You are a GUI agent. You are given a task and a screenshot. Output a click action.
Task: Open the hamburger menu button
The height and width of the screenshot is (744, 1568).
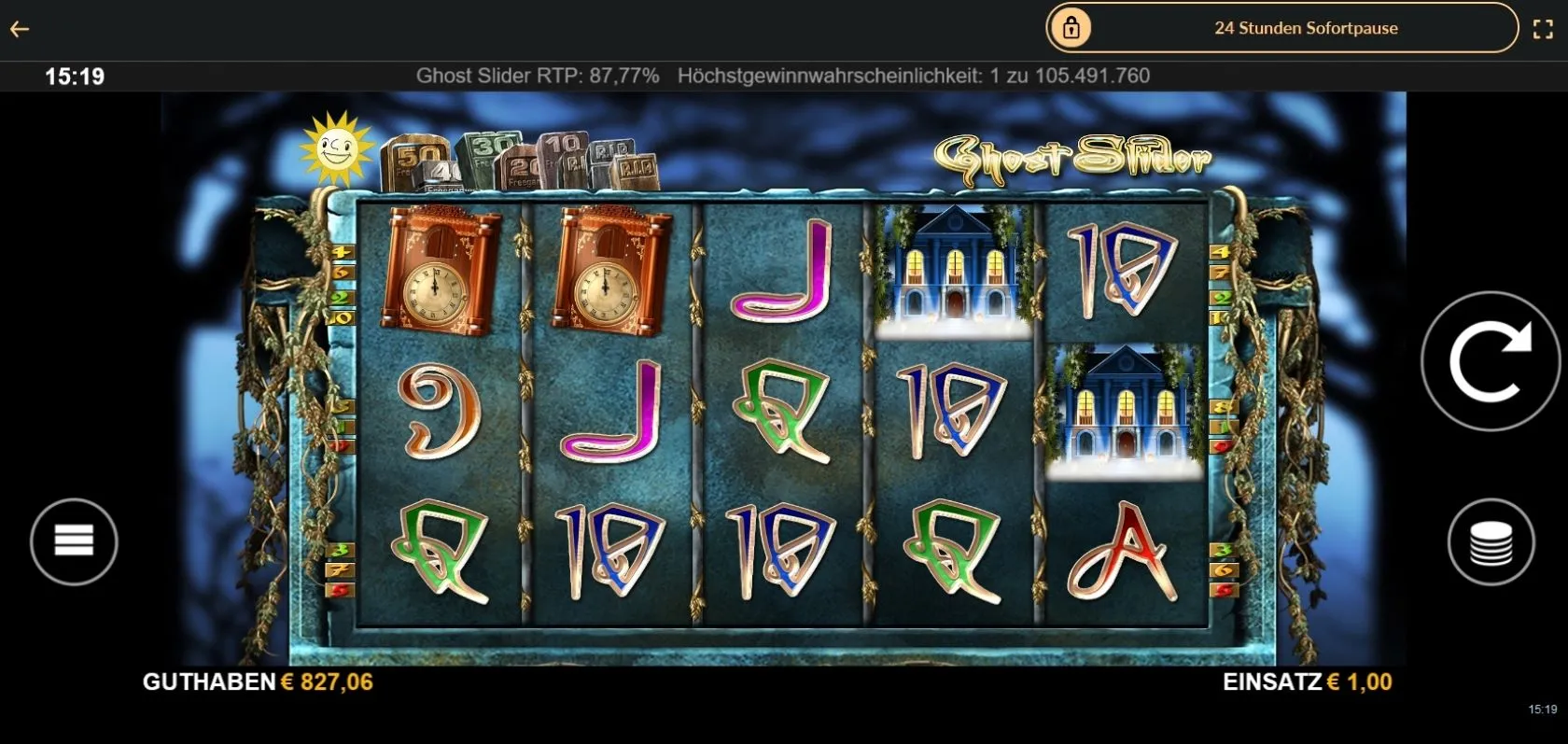tap(74, 541)
